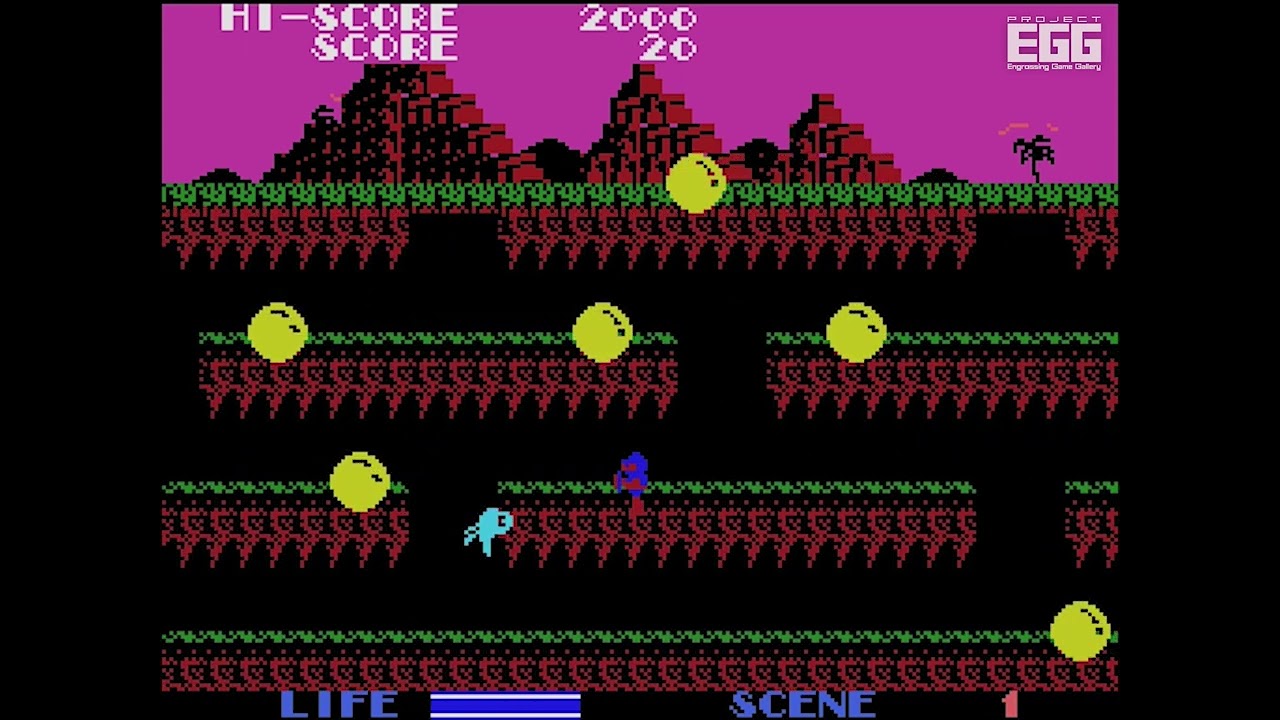The width and height of the screenshot is (1280, 720).
Task: Select the SCENE label at the bottom
Action: [x=800, y=704]
